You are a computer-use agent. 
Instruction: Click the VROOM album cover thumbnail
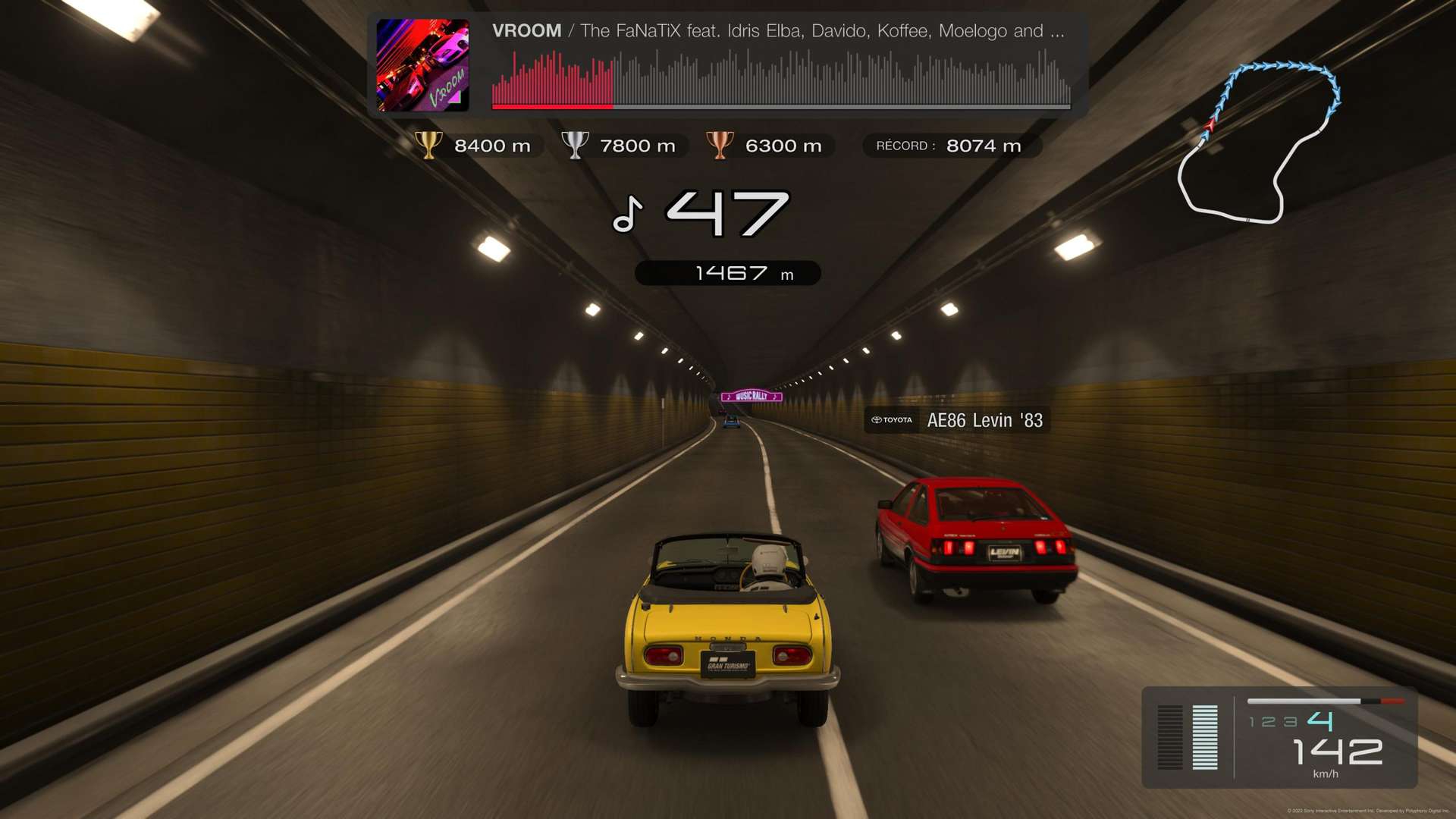(422, 65)
